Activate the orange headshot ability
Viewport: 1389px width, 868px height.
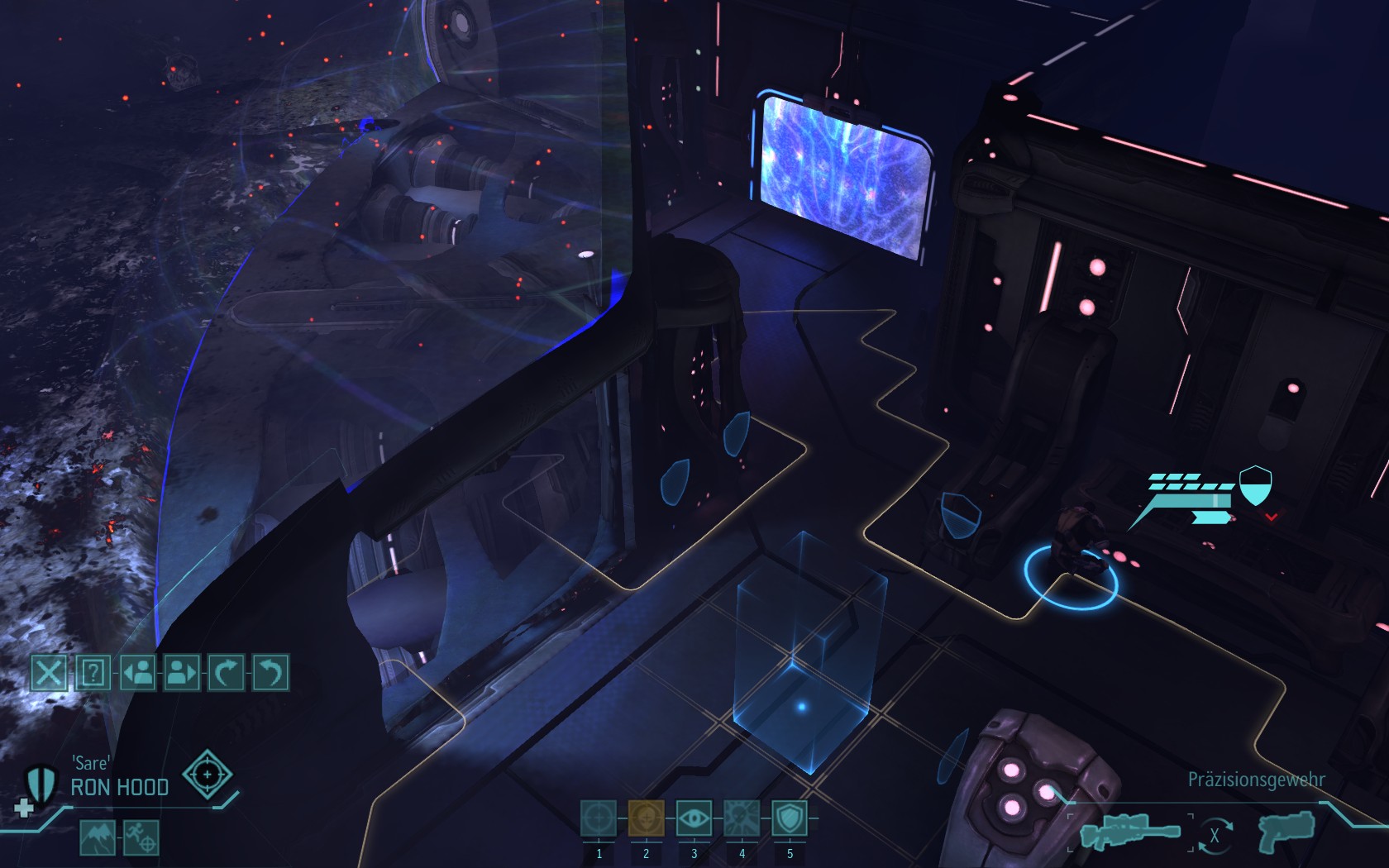tap(647, 819)
